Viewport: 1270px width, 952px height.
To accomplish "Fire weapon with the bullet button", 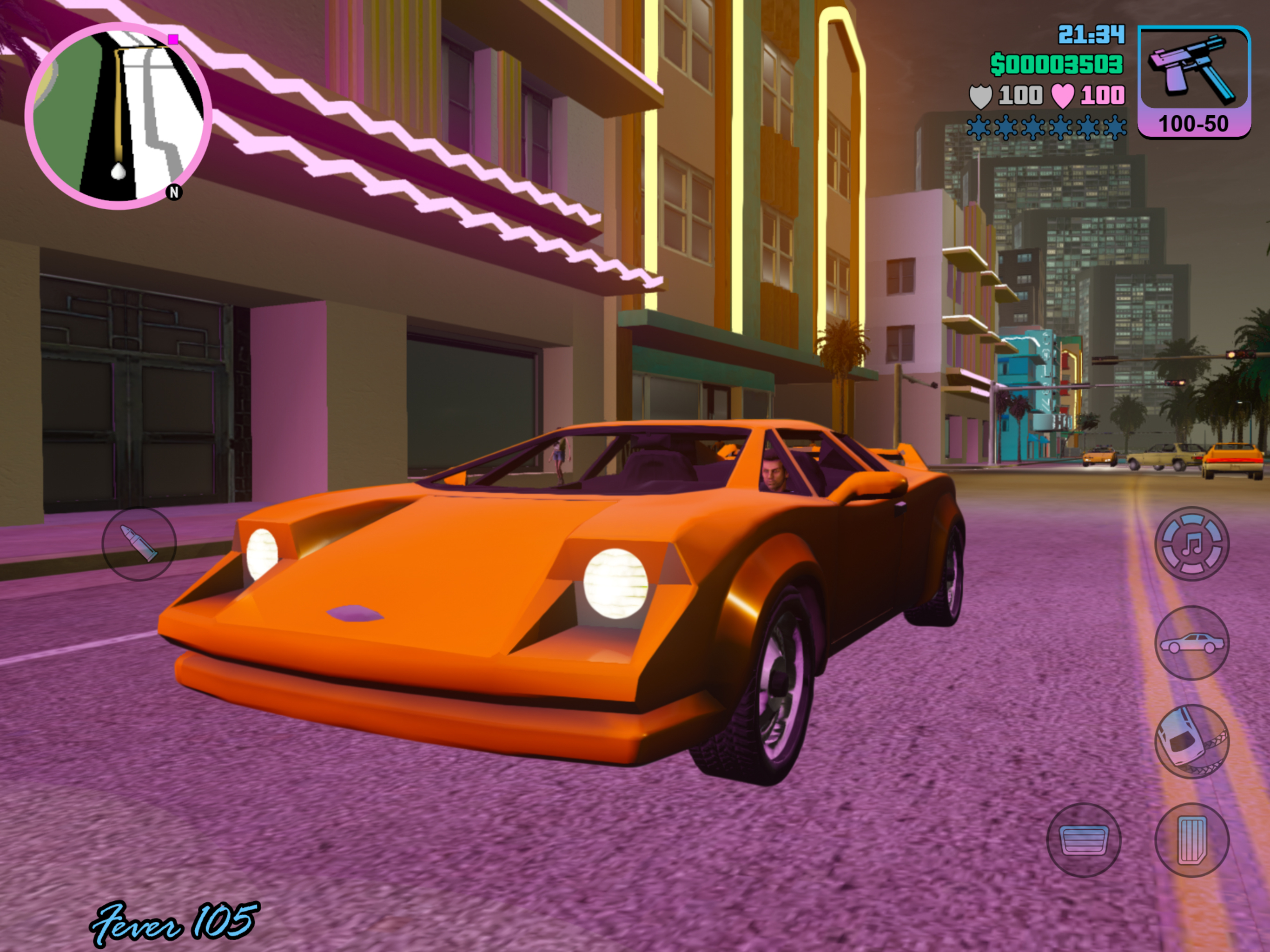I will 139,544.
